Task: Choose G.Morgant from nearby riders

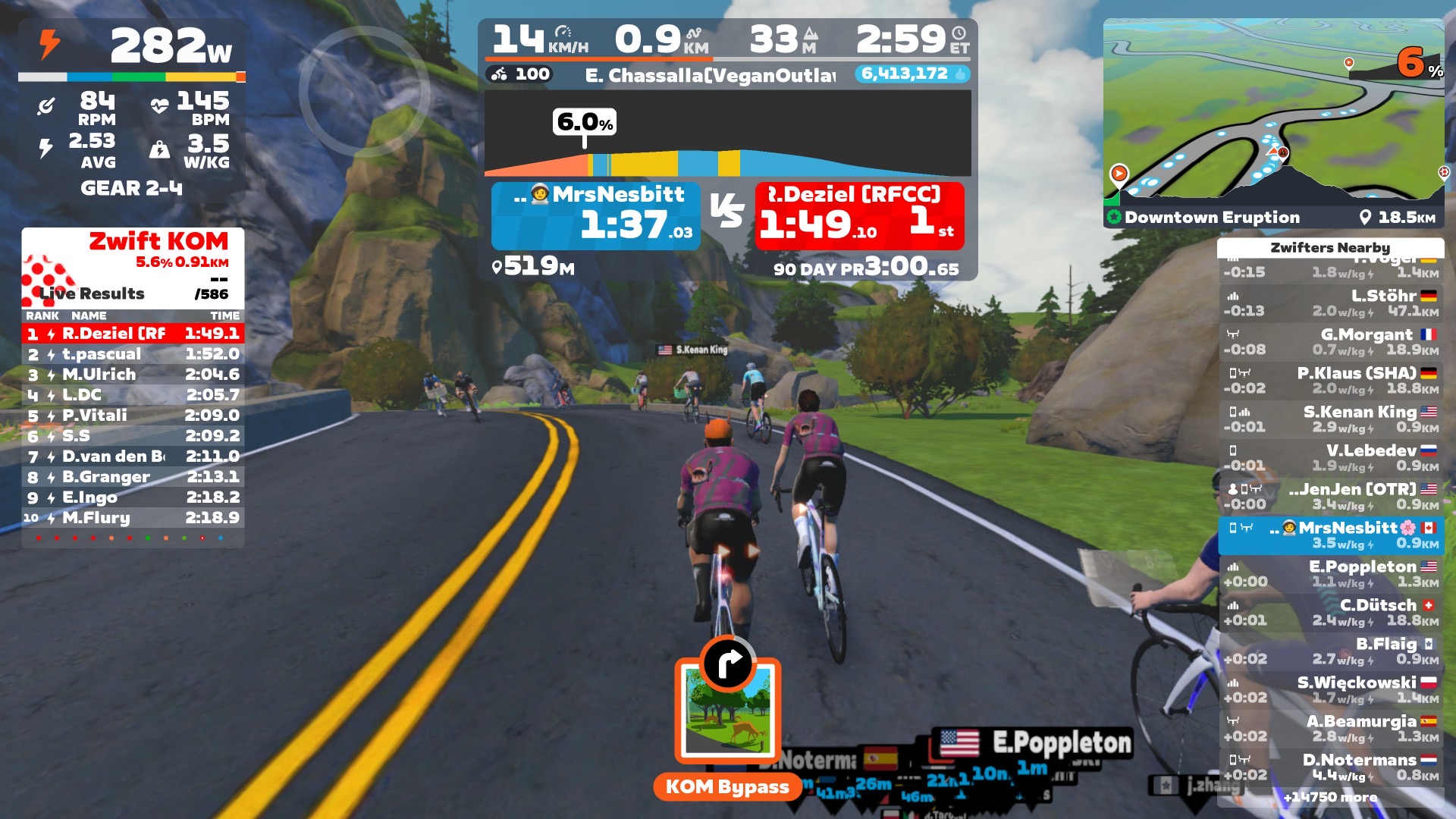Action: click(1331, 342)
